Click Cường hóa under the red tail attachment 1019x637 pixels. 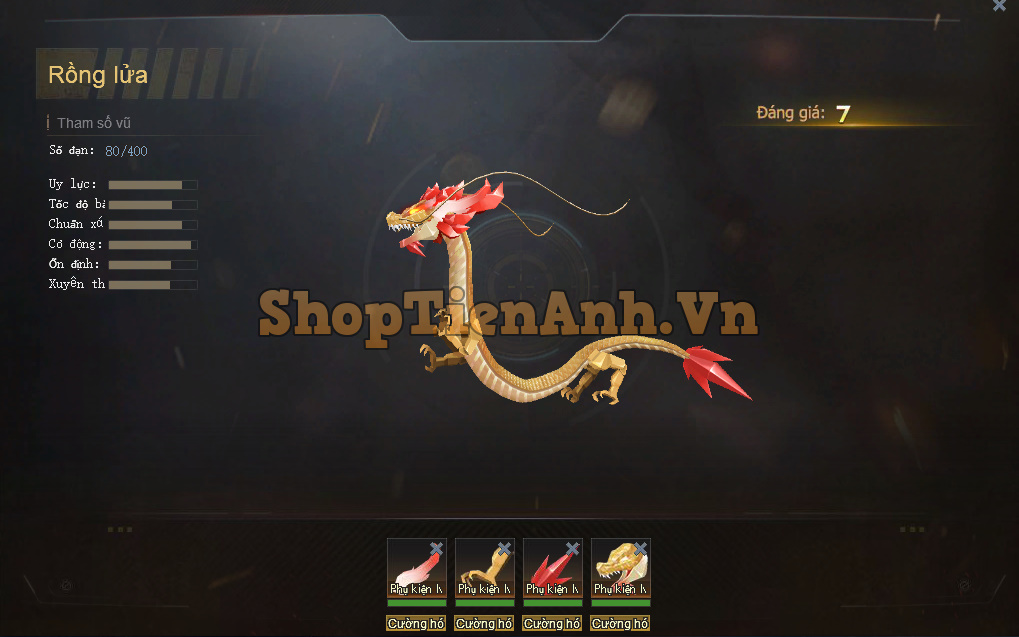click(x=552, y=624)
